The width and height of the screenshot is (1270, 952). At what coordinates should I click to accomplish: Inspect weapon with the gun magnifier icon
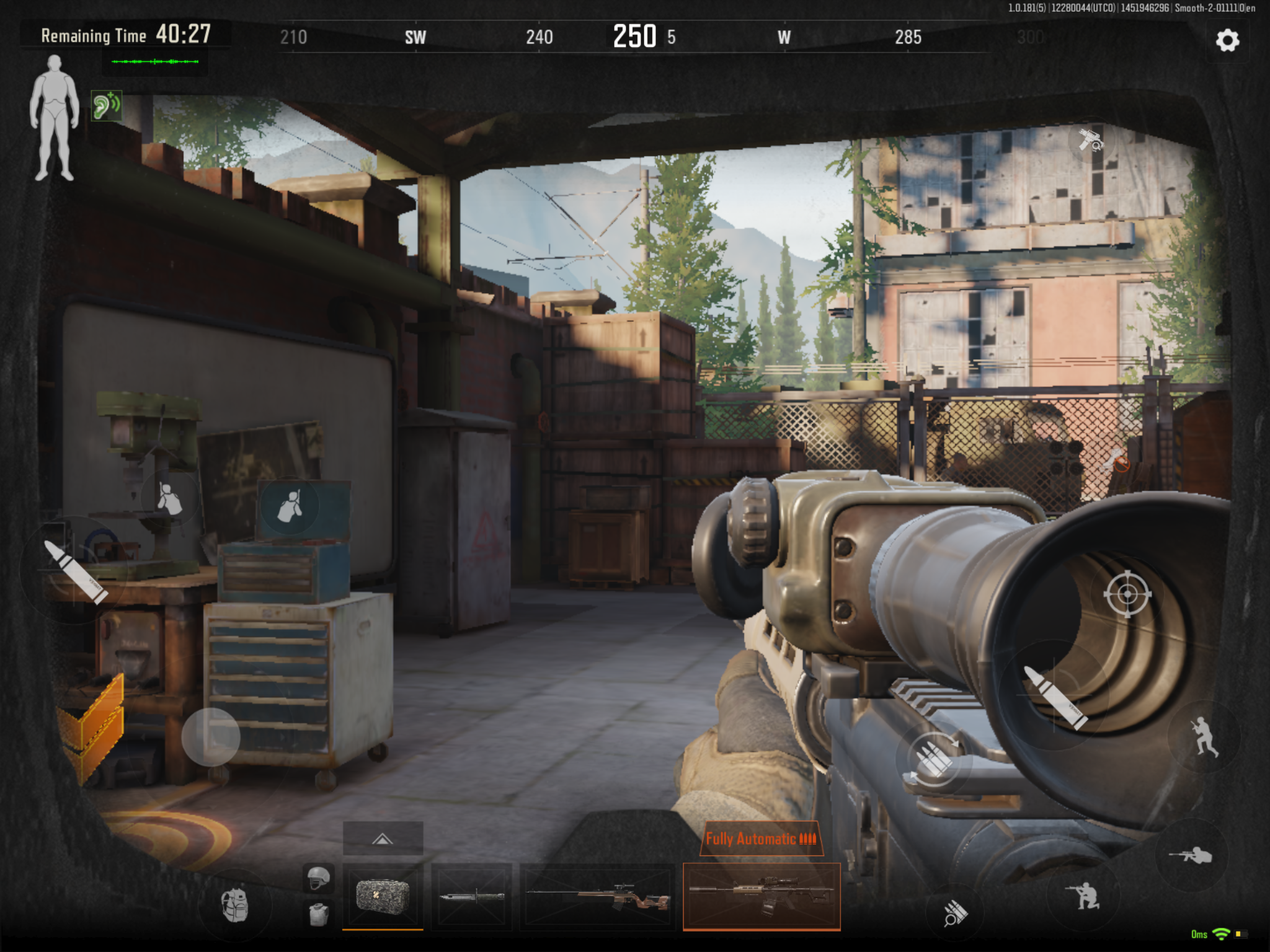pos(1090,140)
